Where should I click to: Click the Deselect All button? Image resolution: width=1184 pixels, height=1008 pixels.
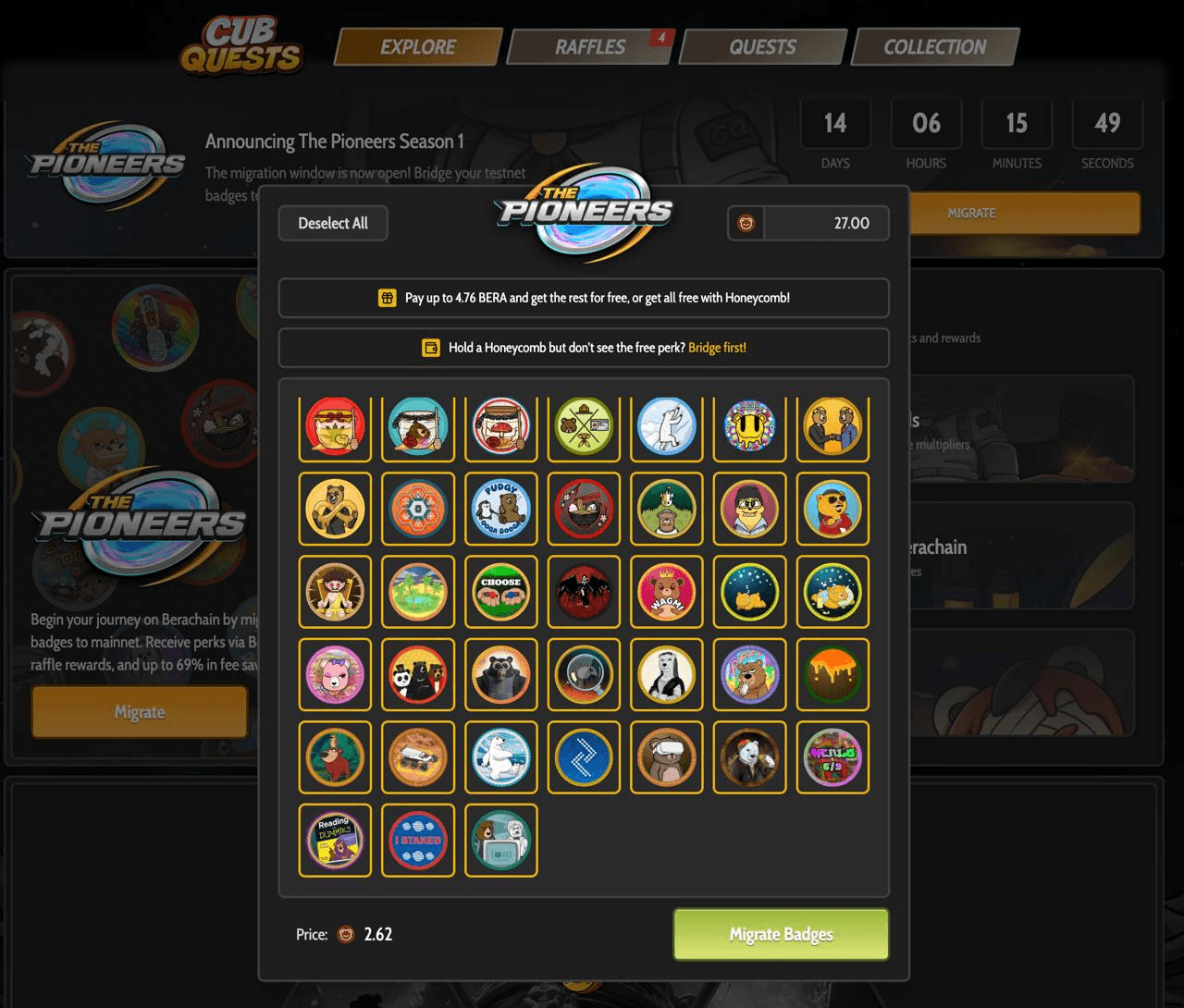point(332,223)
